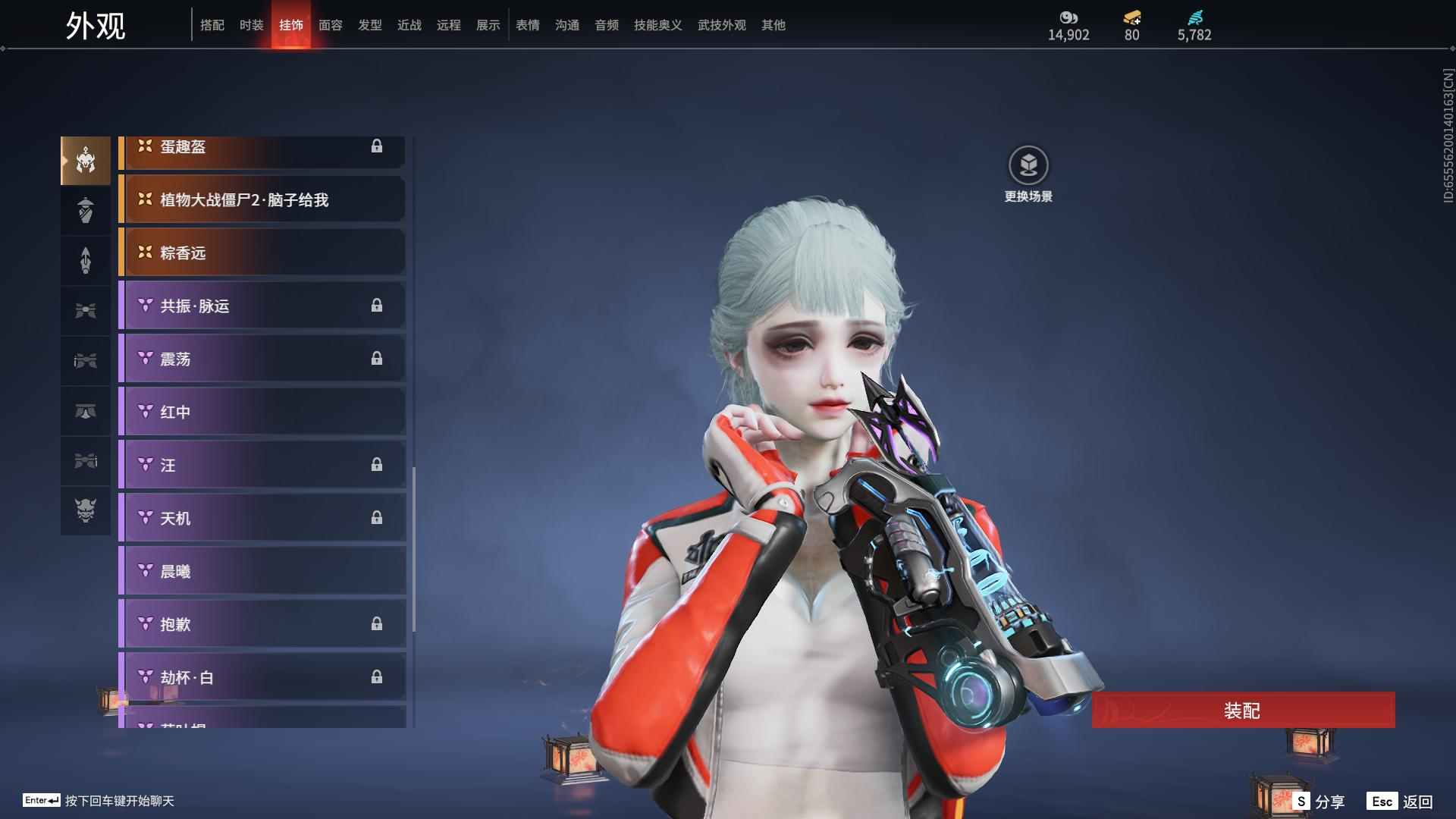Viewport: 1456px width, 819px height.
Task: Select the 其他 tab
Action: tap(773, 25)
